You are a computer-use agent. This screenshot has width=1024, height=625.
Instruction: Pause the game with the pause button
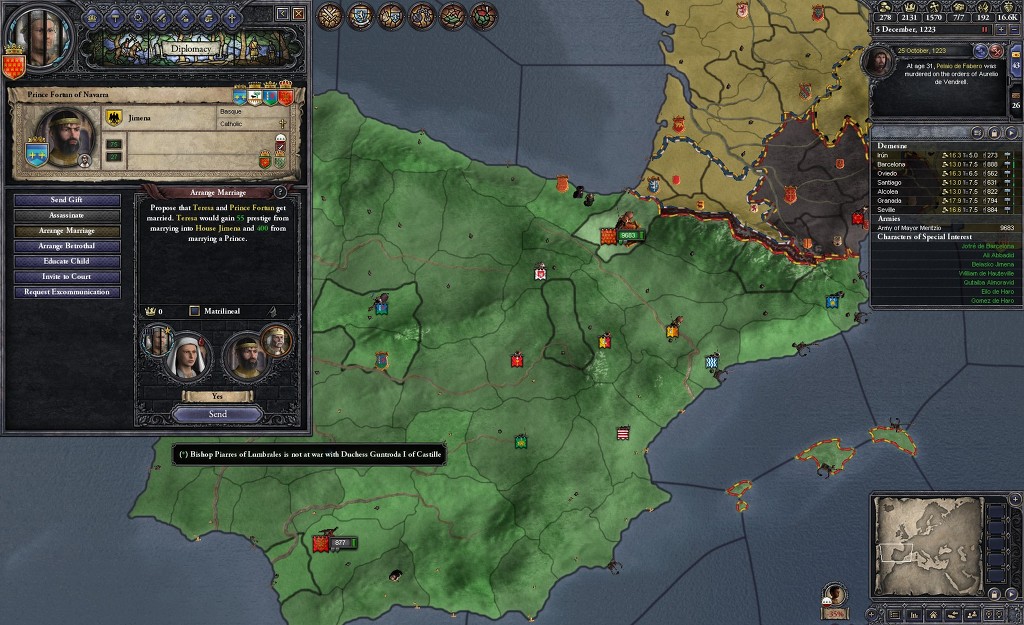984,30
